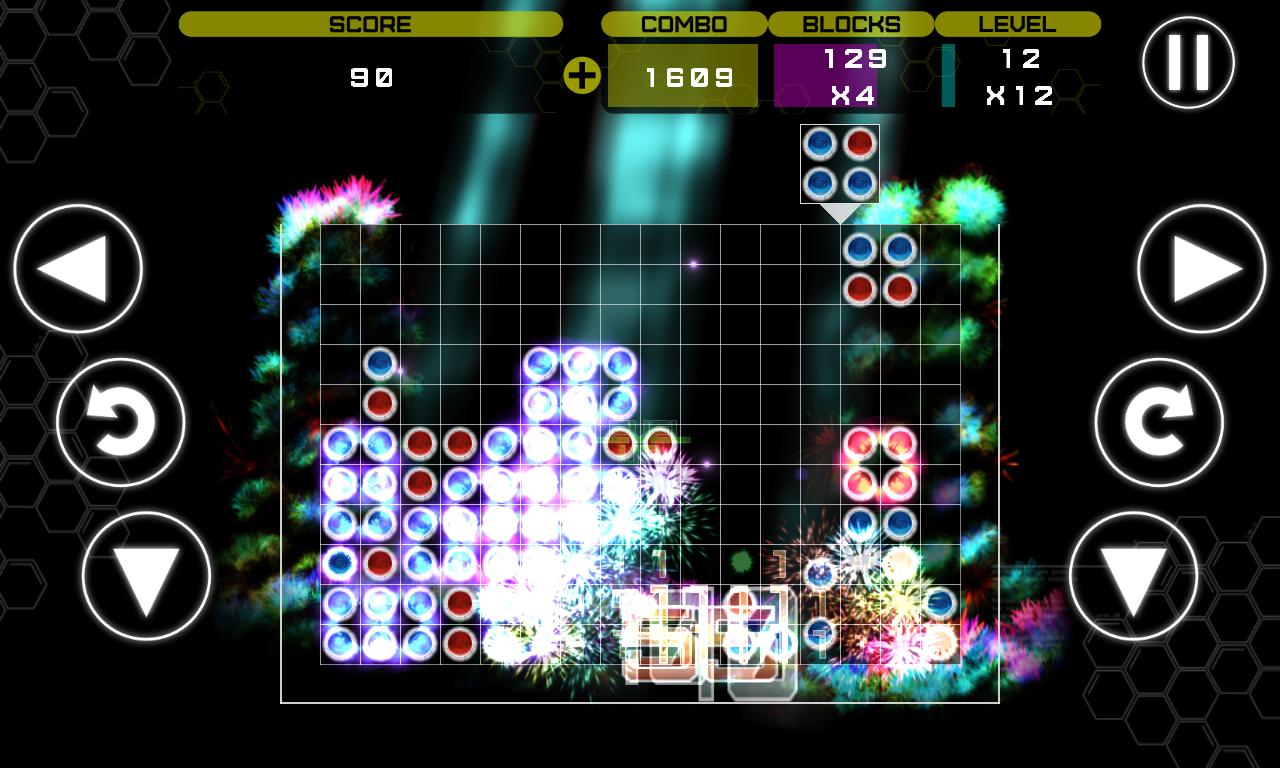The image size is (1280, 768).
Task: Tap the down arrow below the clockwise rotate button
Action: (1133, 576)
